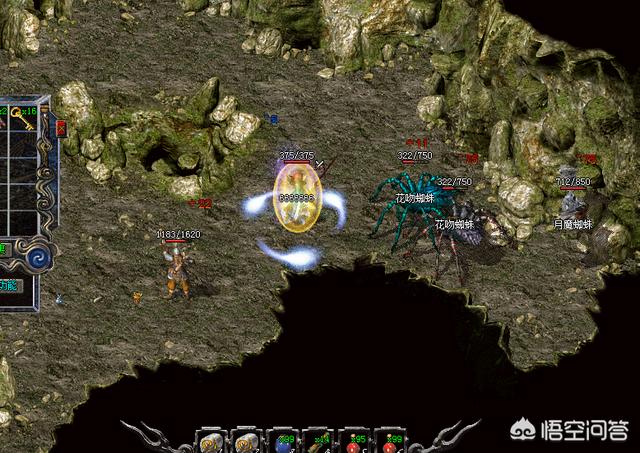Use the blue potion x99 hotbar slot
640x453 pixels.
pyautogui.click(x=281, y=440)
